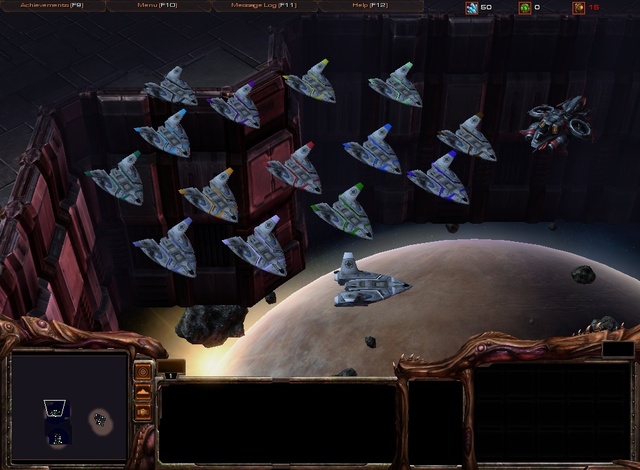Open the Help menu
This screenshot has height=470, width=640.
[x=369, y=6]
